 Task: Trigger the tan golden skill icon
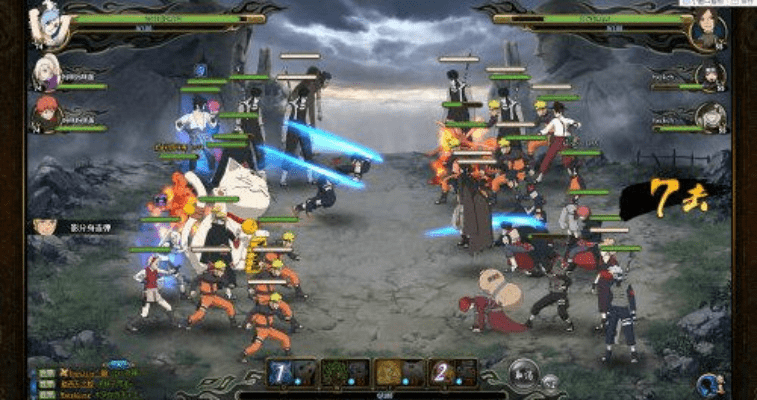(387, 372)
